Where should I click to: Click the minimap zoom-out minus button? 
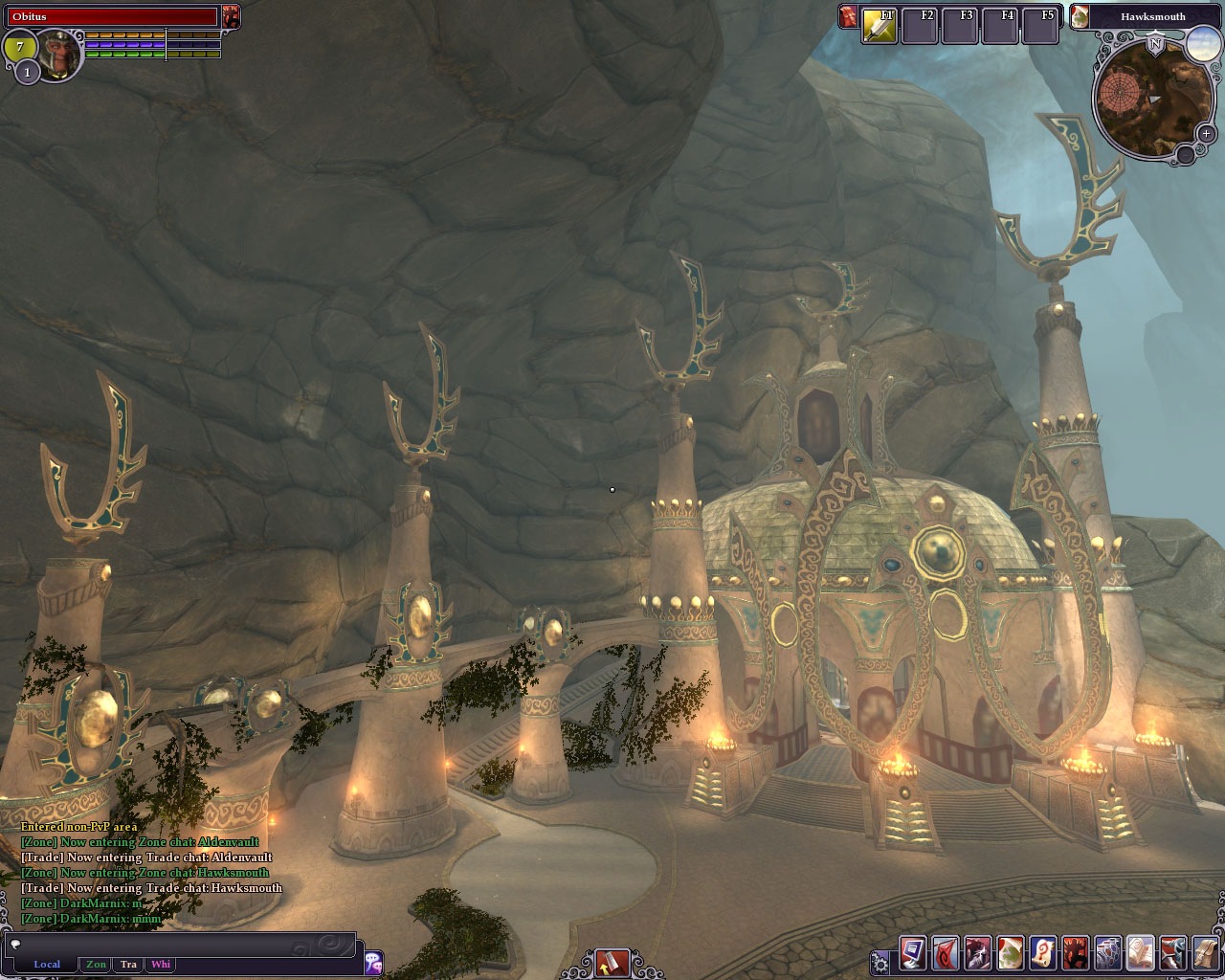1185,153
